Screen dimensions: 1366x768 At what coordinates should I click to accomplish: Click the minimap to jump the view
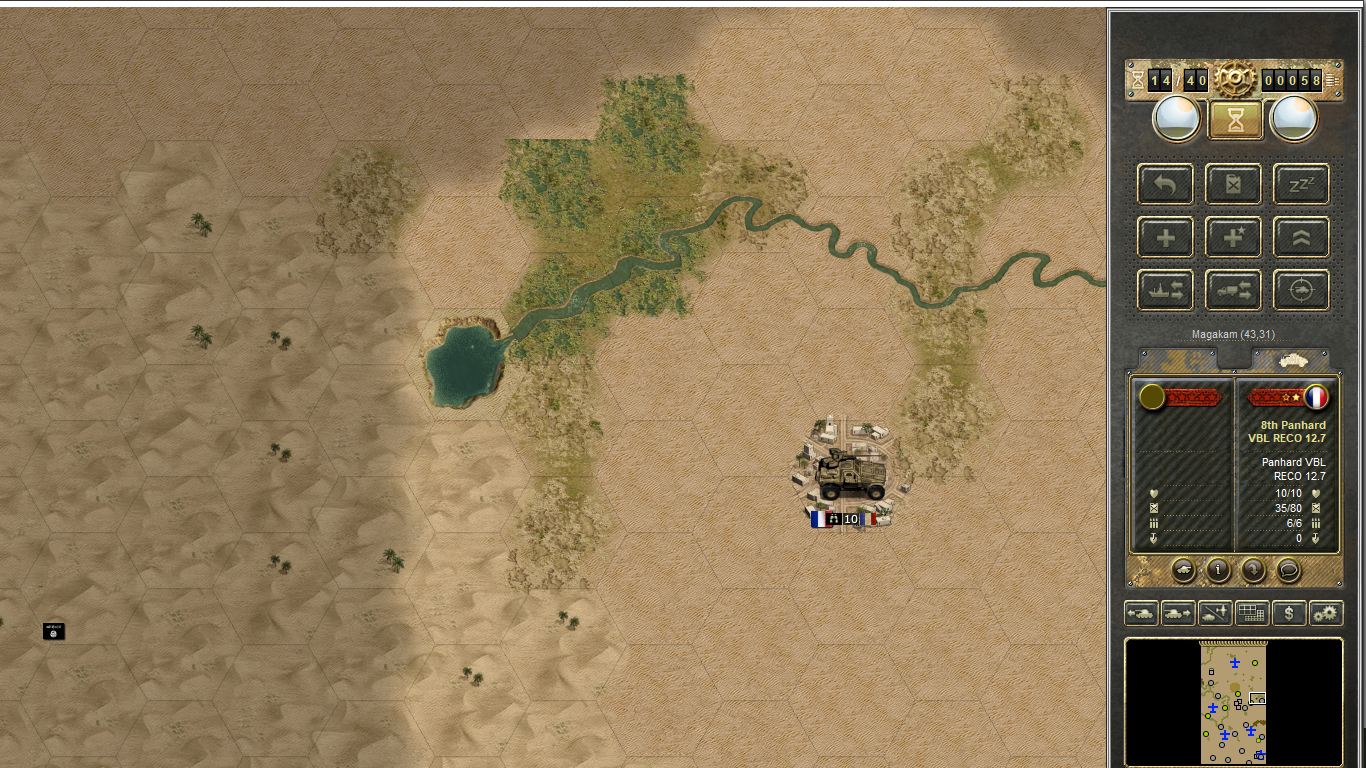pyautogui.click(x=1234, y=702)
